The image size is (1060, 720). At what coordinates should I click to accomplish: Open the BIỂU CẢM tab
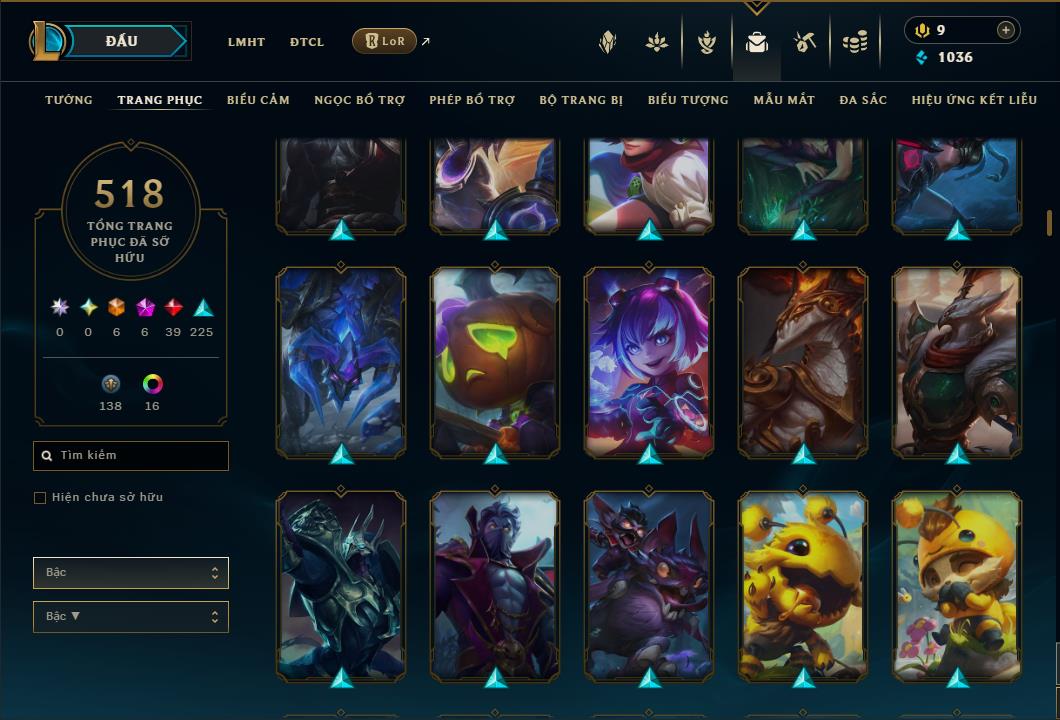coord(258,100)
